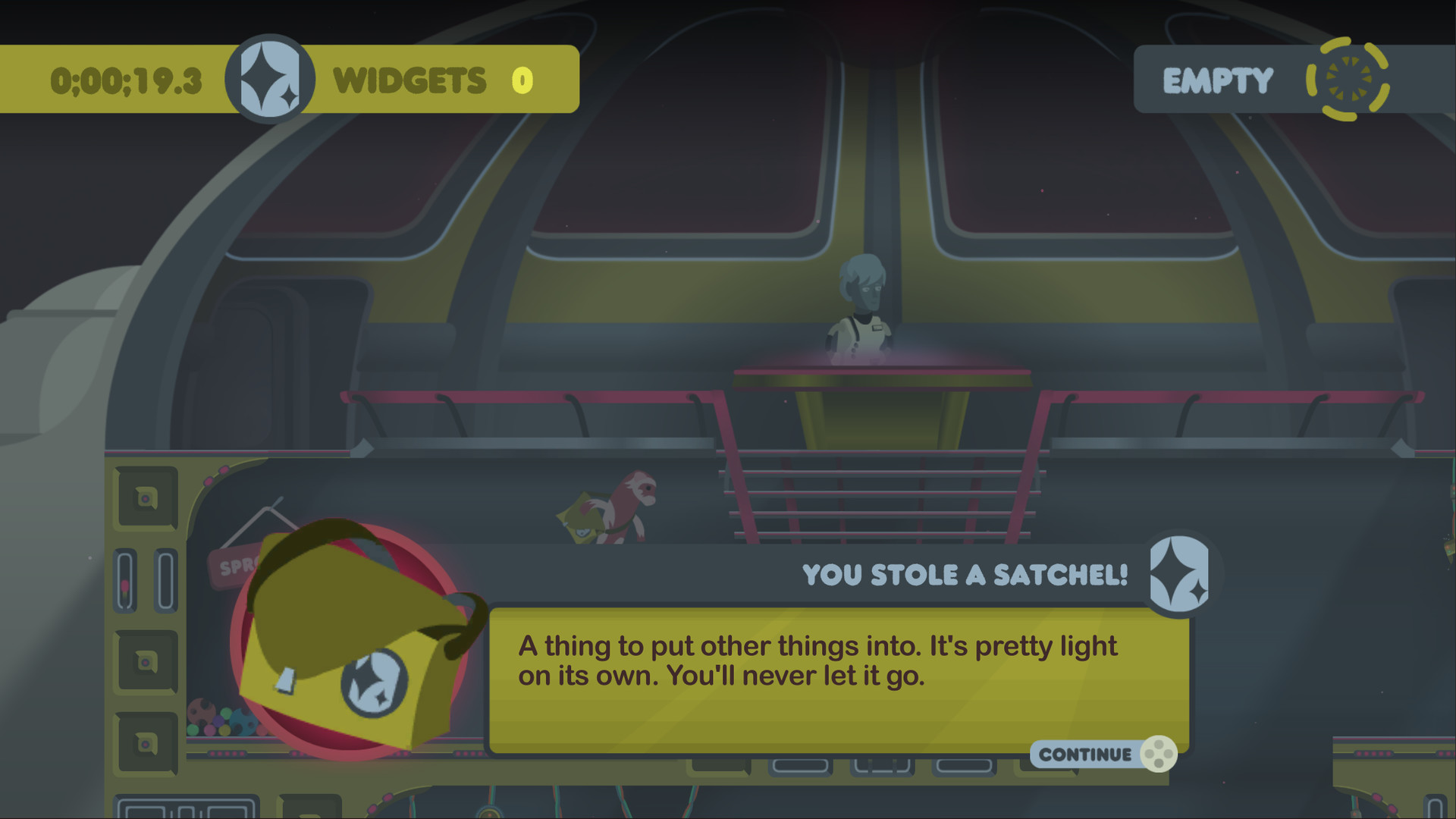Viewport: 1456px width, 819px height.
Task: Toggle the right empty pill switch on the console
Action: tap(165, 581)
